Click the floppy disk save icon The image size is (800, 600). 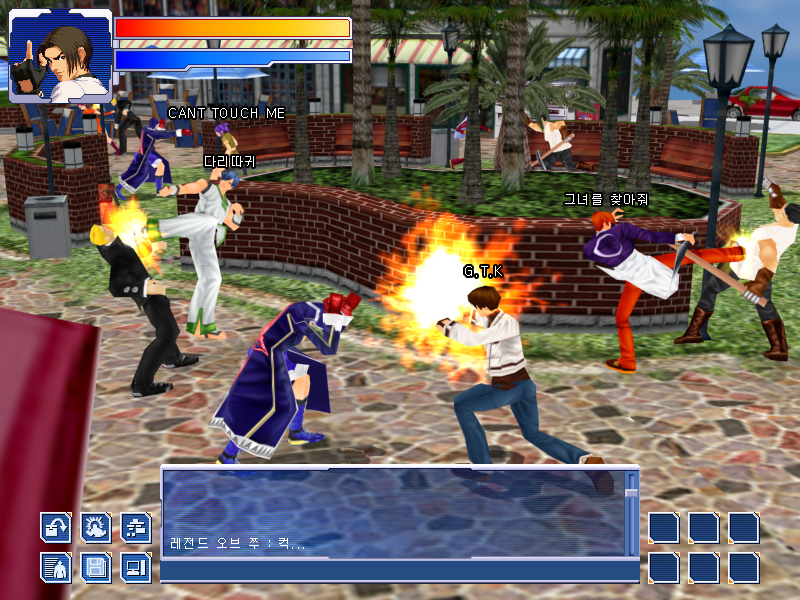(96, 567)
